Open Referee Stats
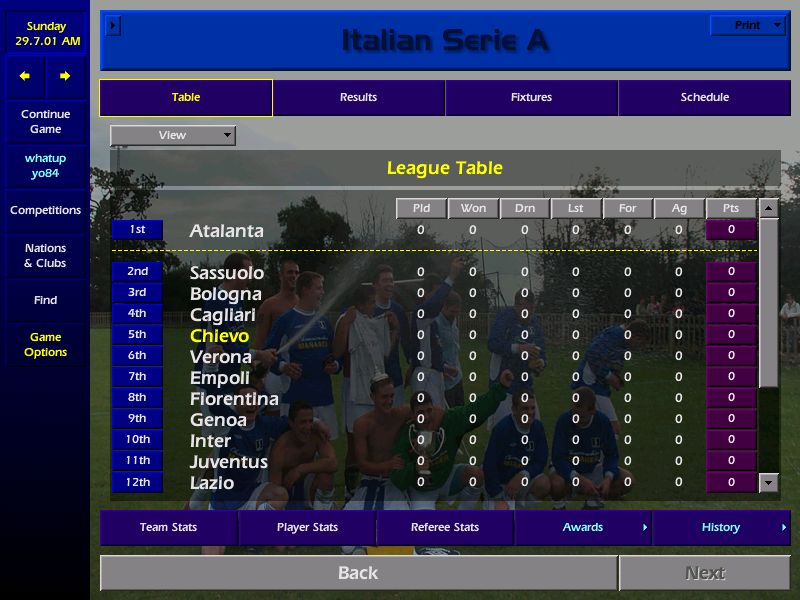The height and width of the screenshot is (600, 800). click(x=445, y=528)
